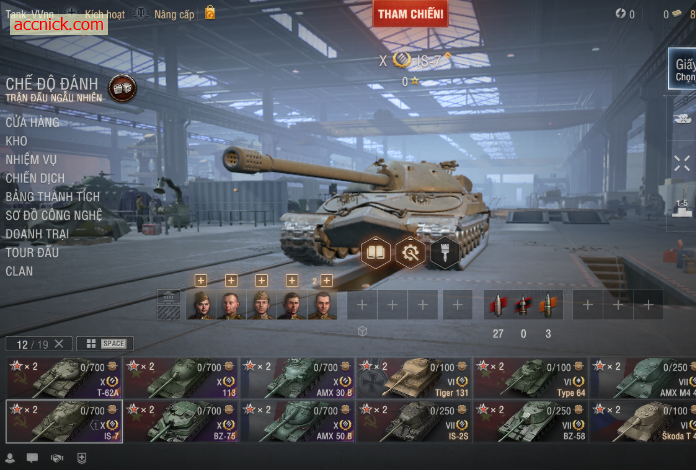Select the T-62A tank in the carousel
The image size is (696, 470).
click(x=64, y=378)
